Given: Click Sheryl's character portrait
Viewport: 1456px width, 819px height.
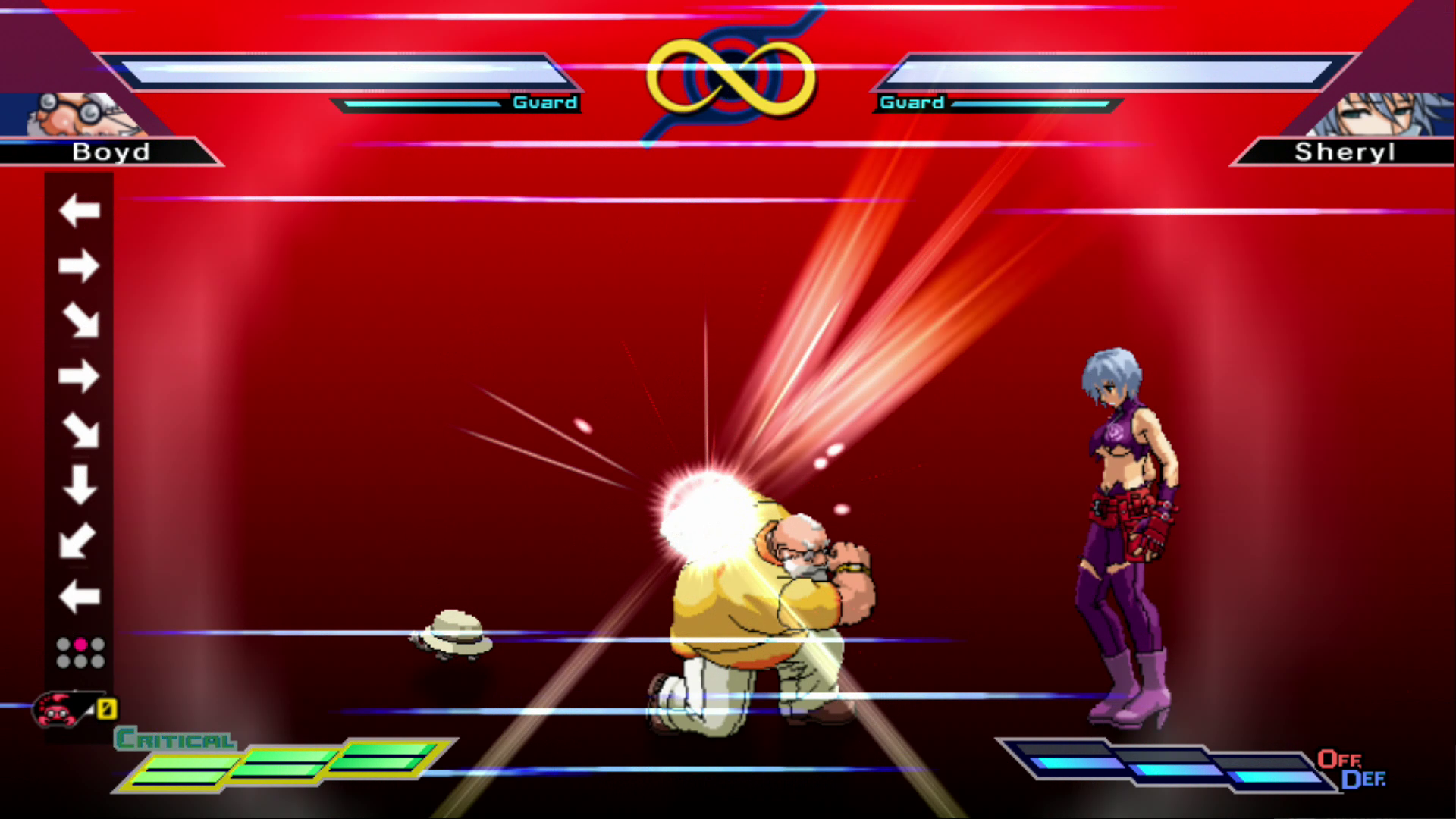Looking at the screenshot, I should tap(1382, 115).
